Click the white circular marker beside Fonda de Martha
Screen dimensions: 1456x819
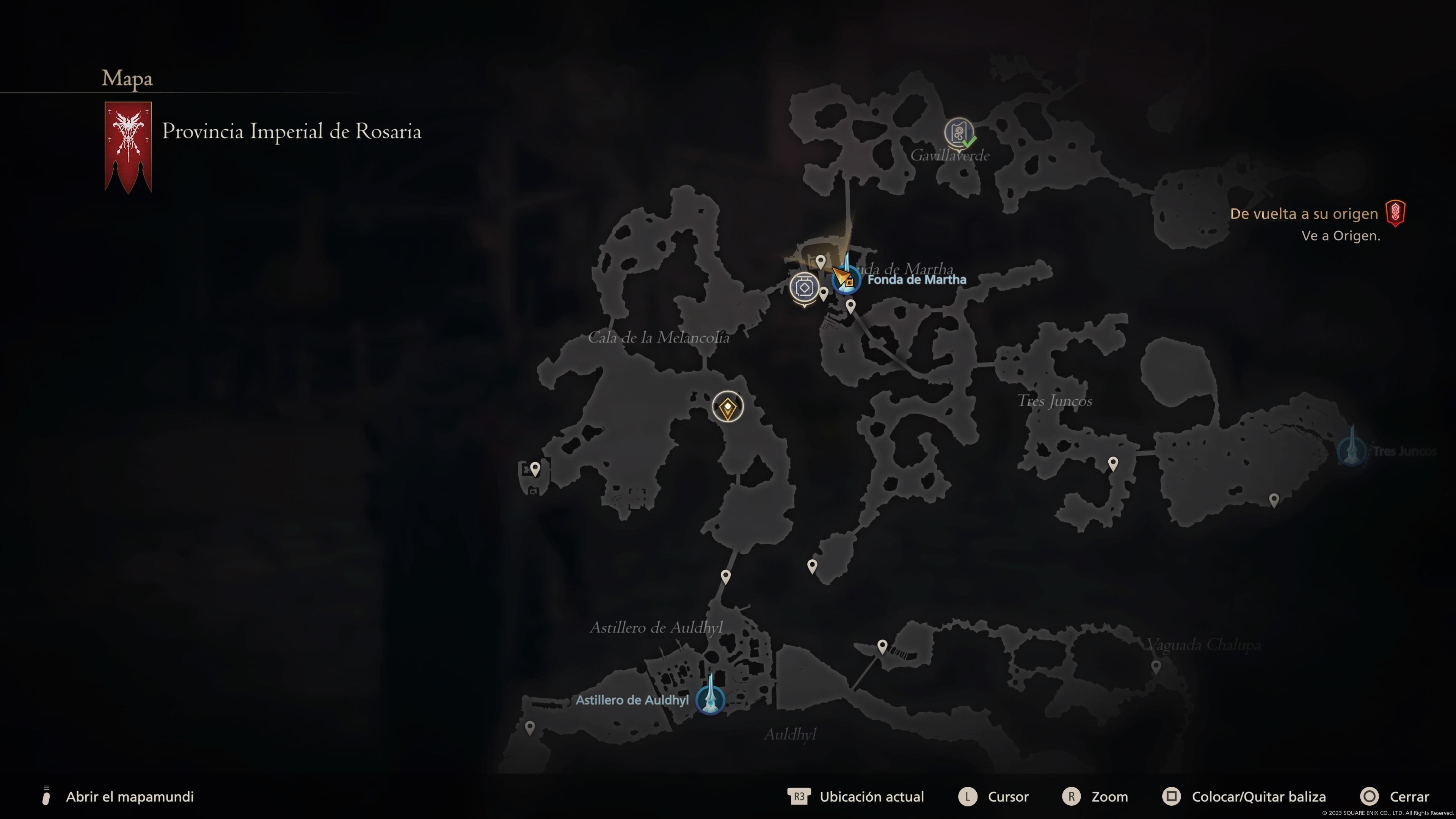[x=804, y=288]
